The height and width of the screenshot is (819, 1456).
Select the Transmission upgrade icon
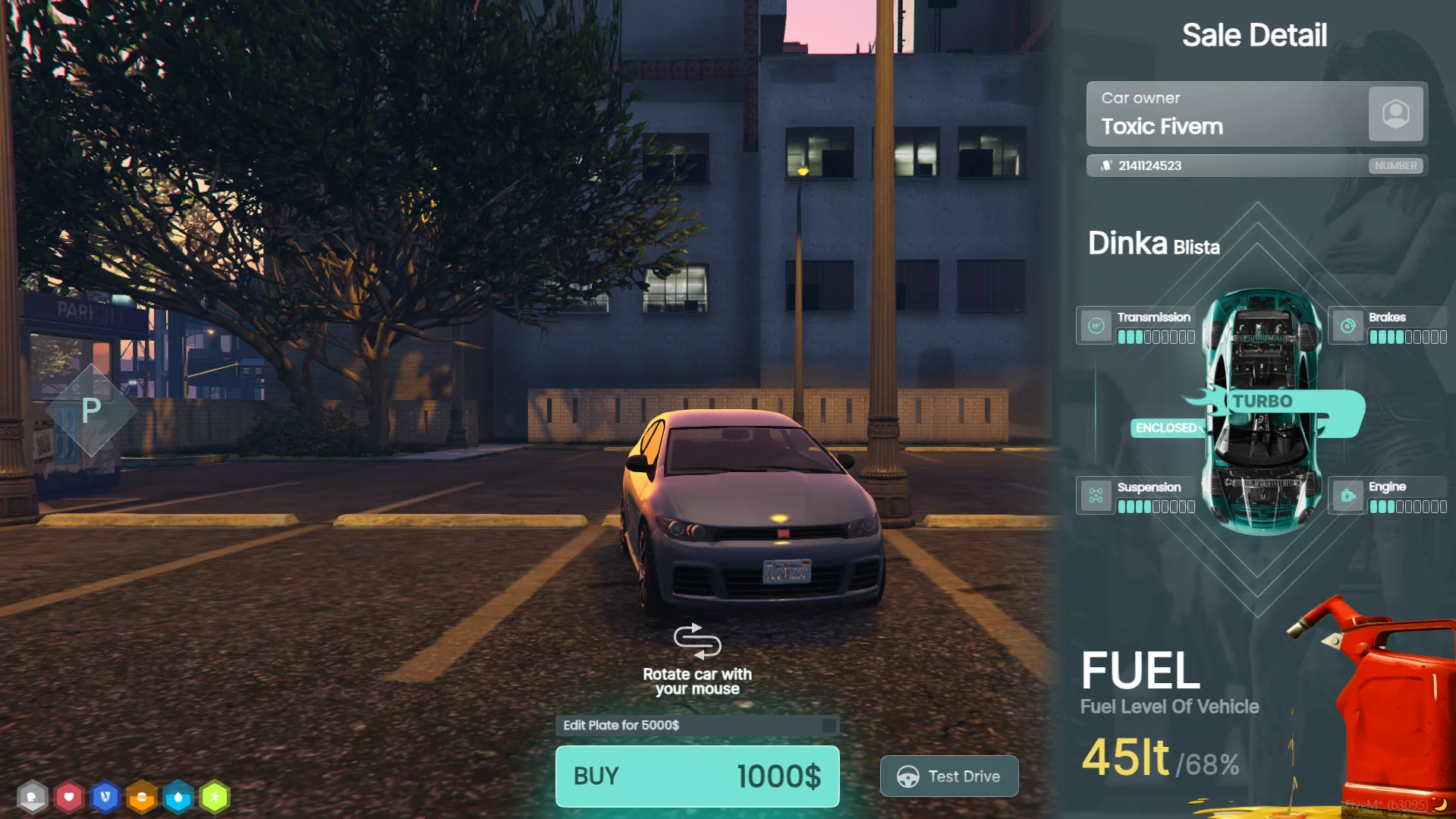pyautogui.click(x=1096, y=326)
